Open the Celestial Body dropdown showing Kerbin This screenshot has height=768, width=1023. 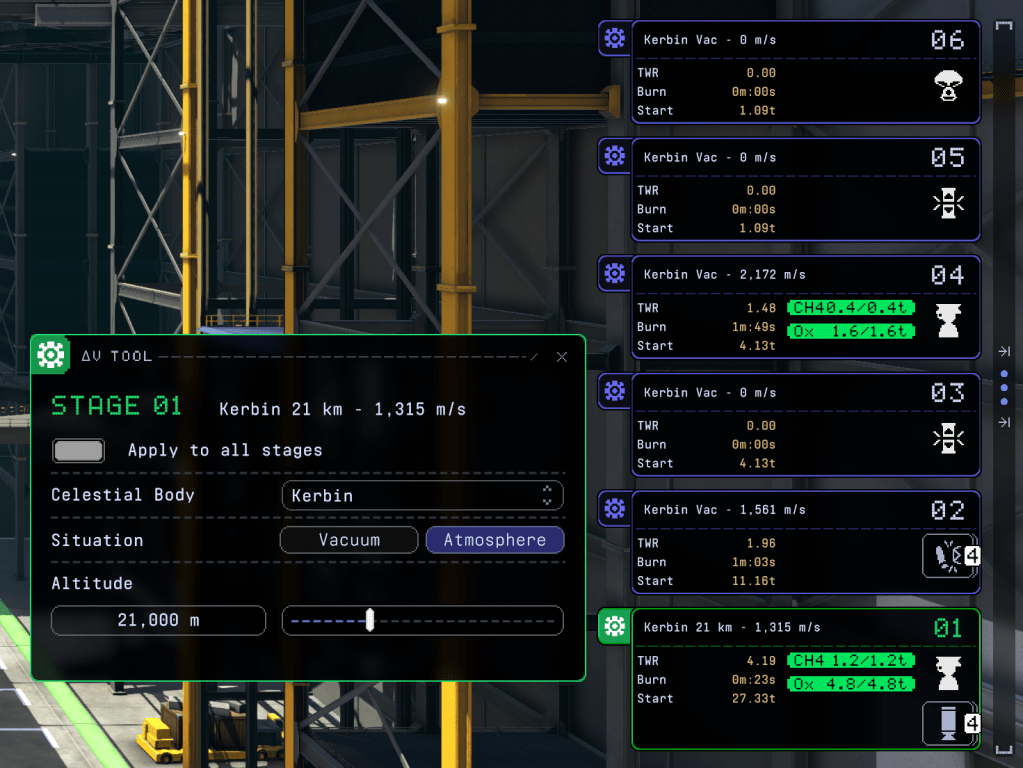coord(422,495)
